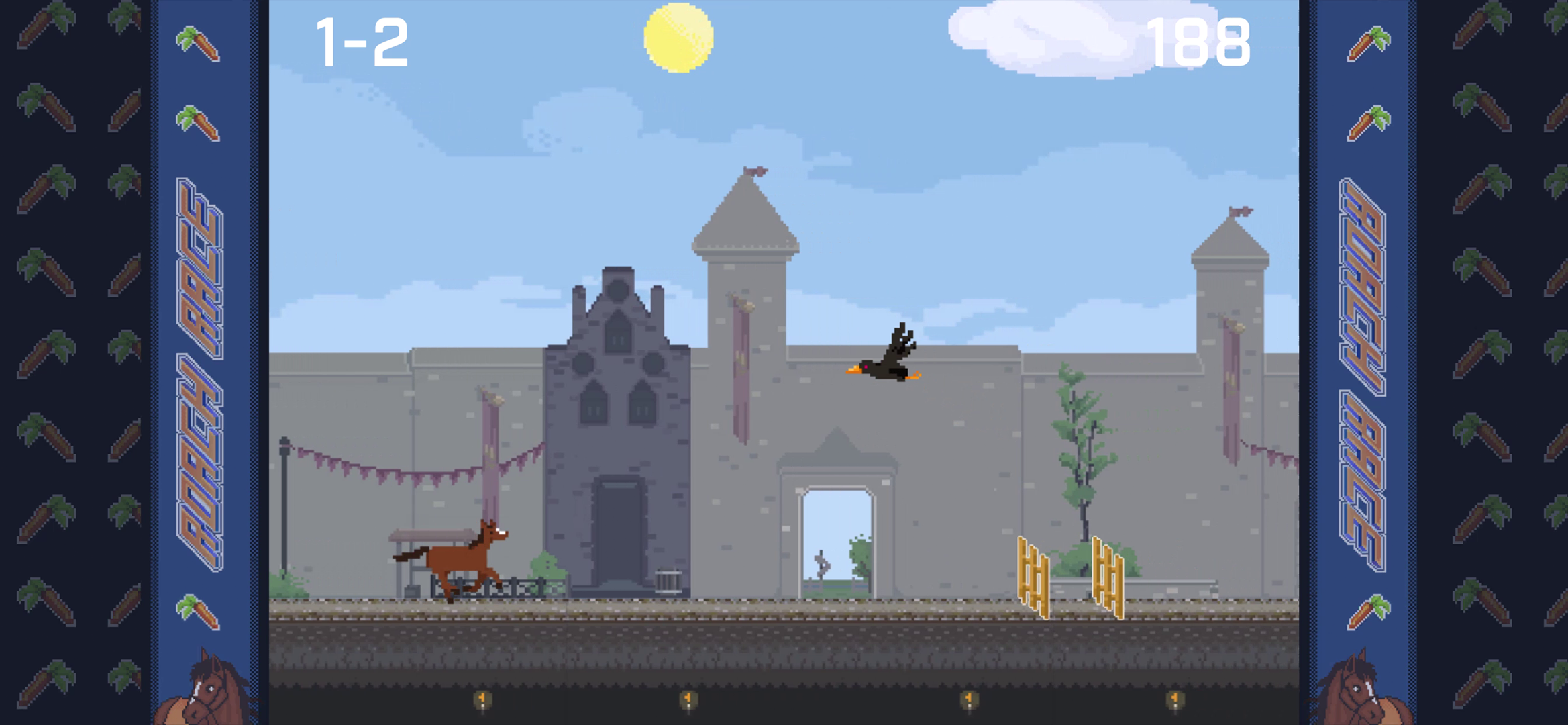Click the score counter showing 188
This screenshot has width=1568, height=725.
pyautogui.click(x=1200, y=42)
